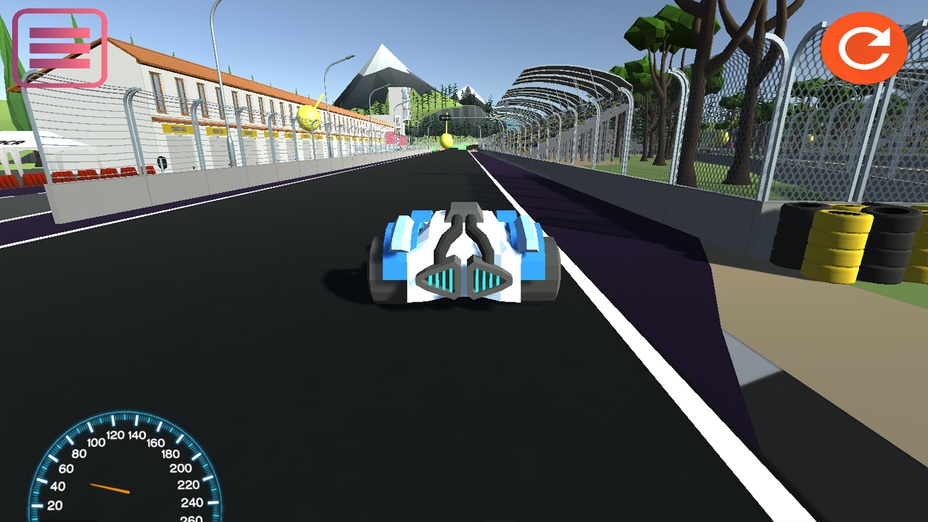
Task: Open the pink hamburger menu
Action: pos(60,47)
